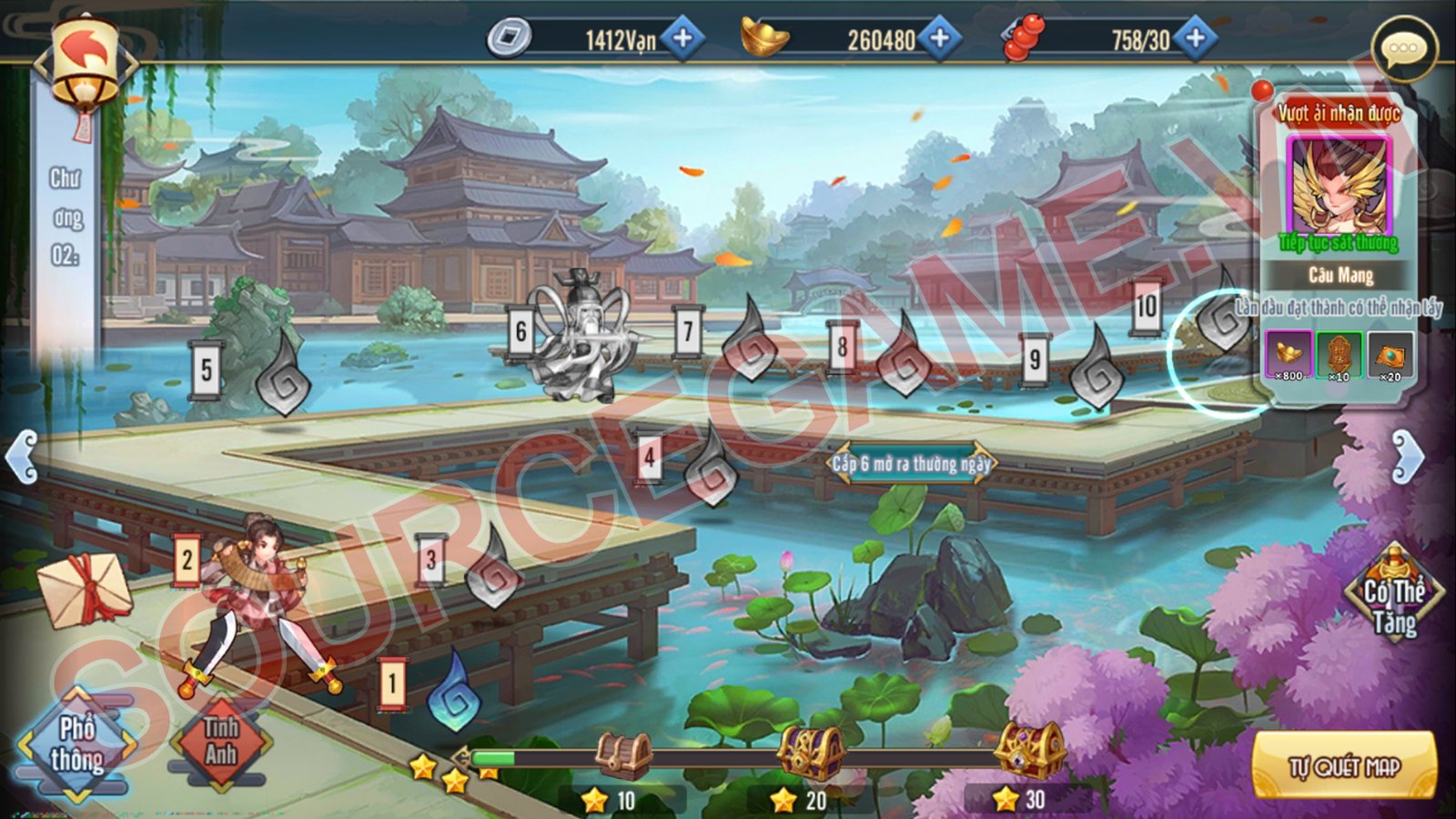This screenshot has width=1456, height=819.
Task: Open the mail envelope package icon
Action: (x=84, y=590)
